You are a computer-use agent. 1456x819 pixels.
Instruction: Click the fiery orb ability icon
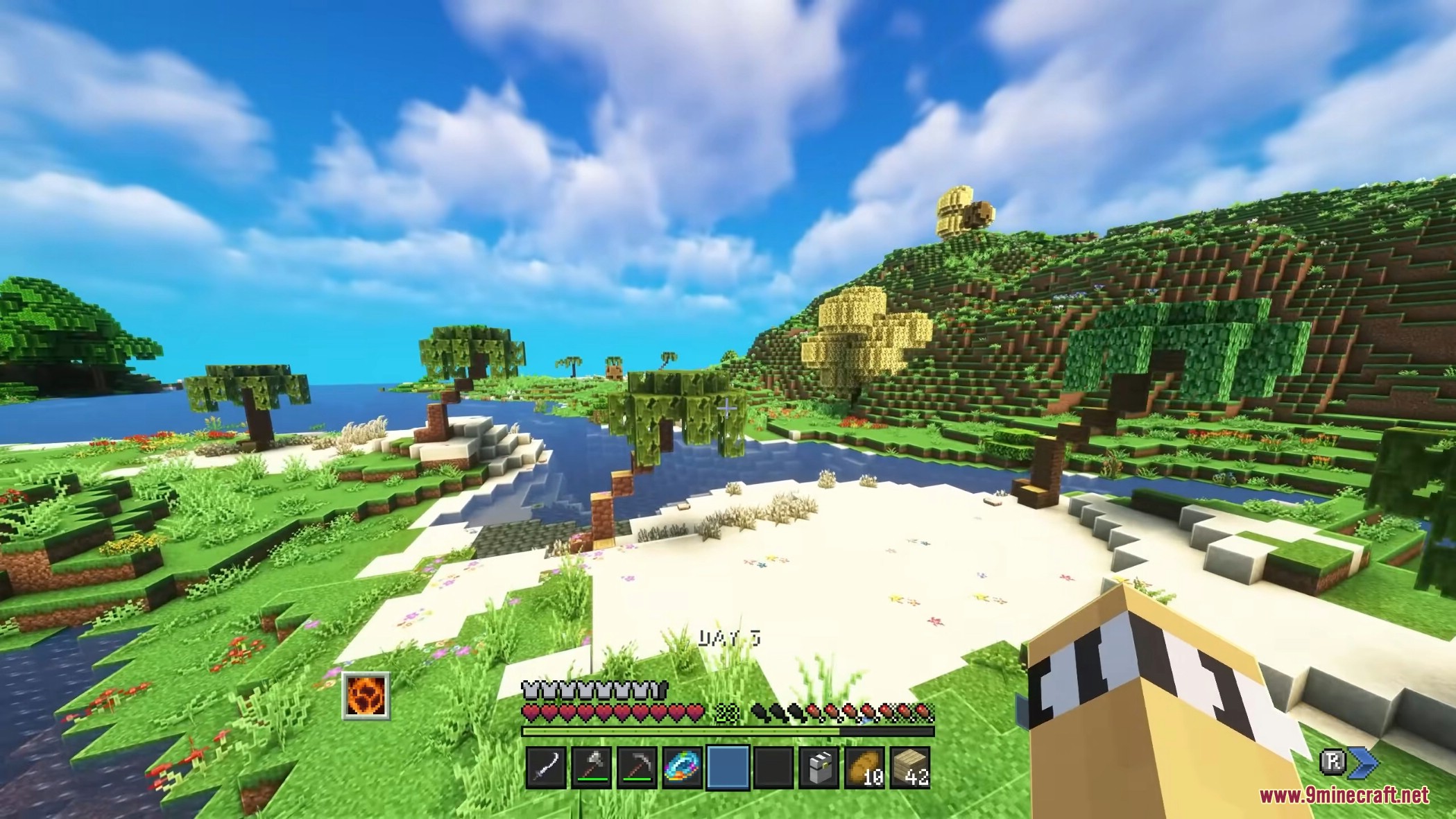(366, 695)
